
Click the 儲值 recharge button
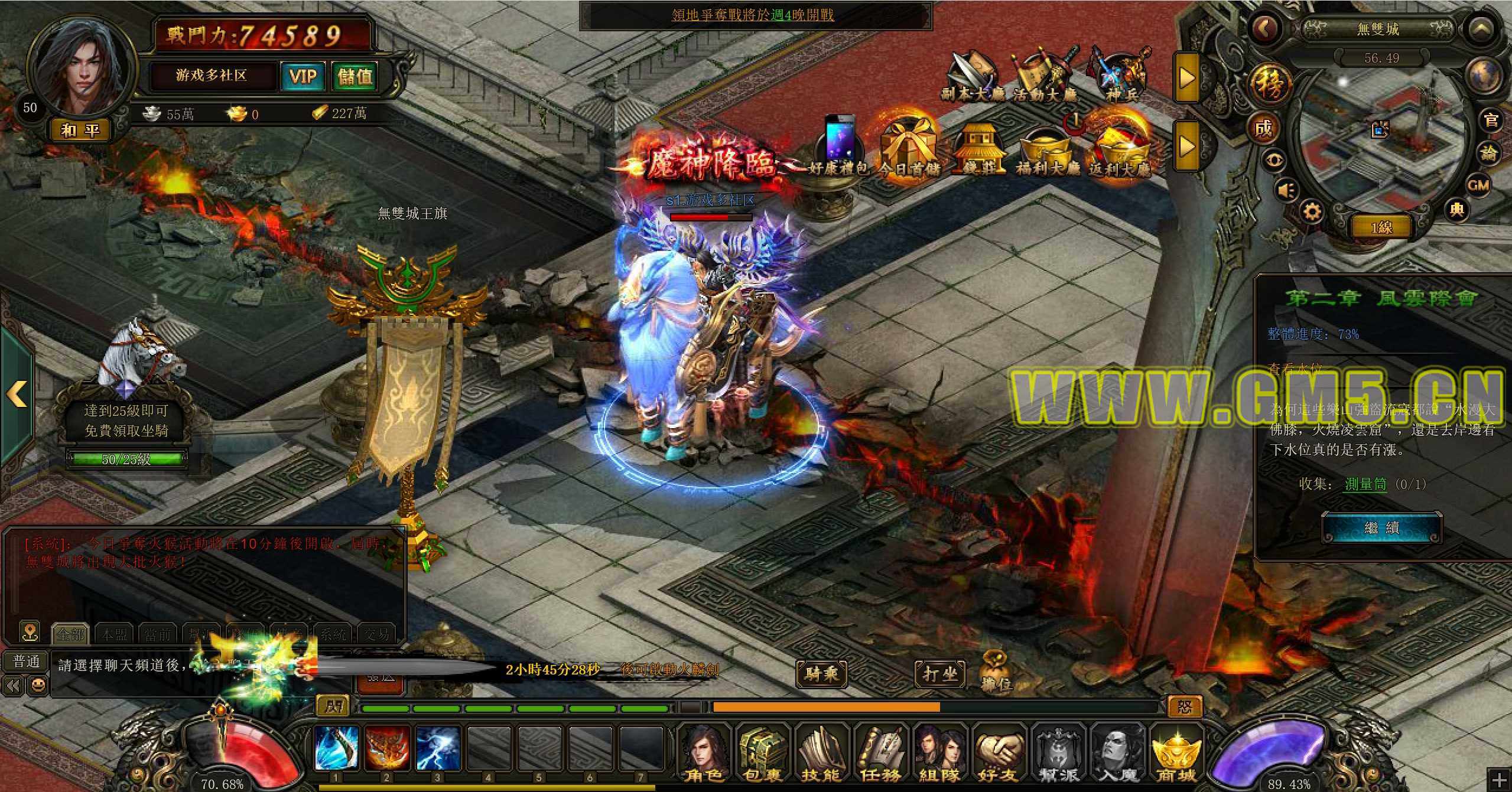[x=355, y=76]
